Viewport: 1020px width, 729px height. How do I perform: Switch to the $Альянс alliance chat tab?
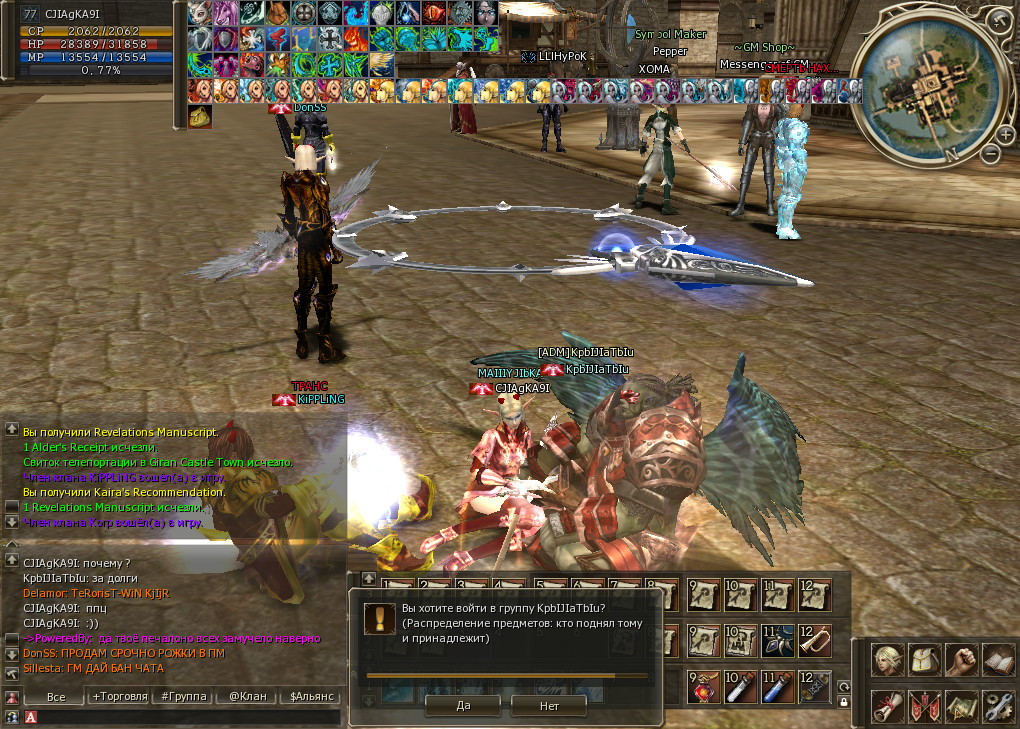click(x=308, y=697)
